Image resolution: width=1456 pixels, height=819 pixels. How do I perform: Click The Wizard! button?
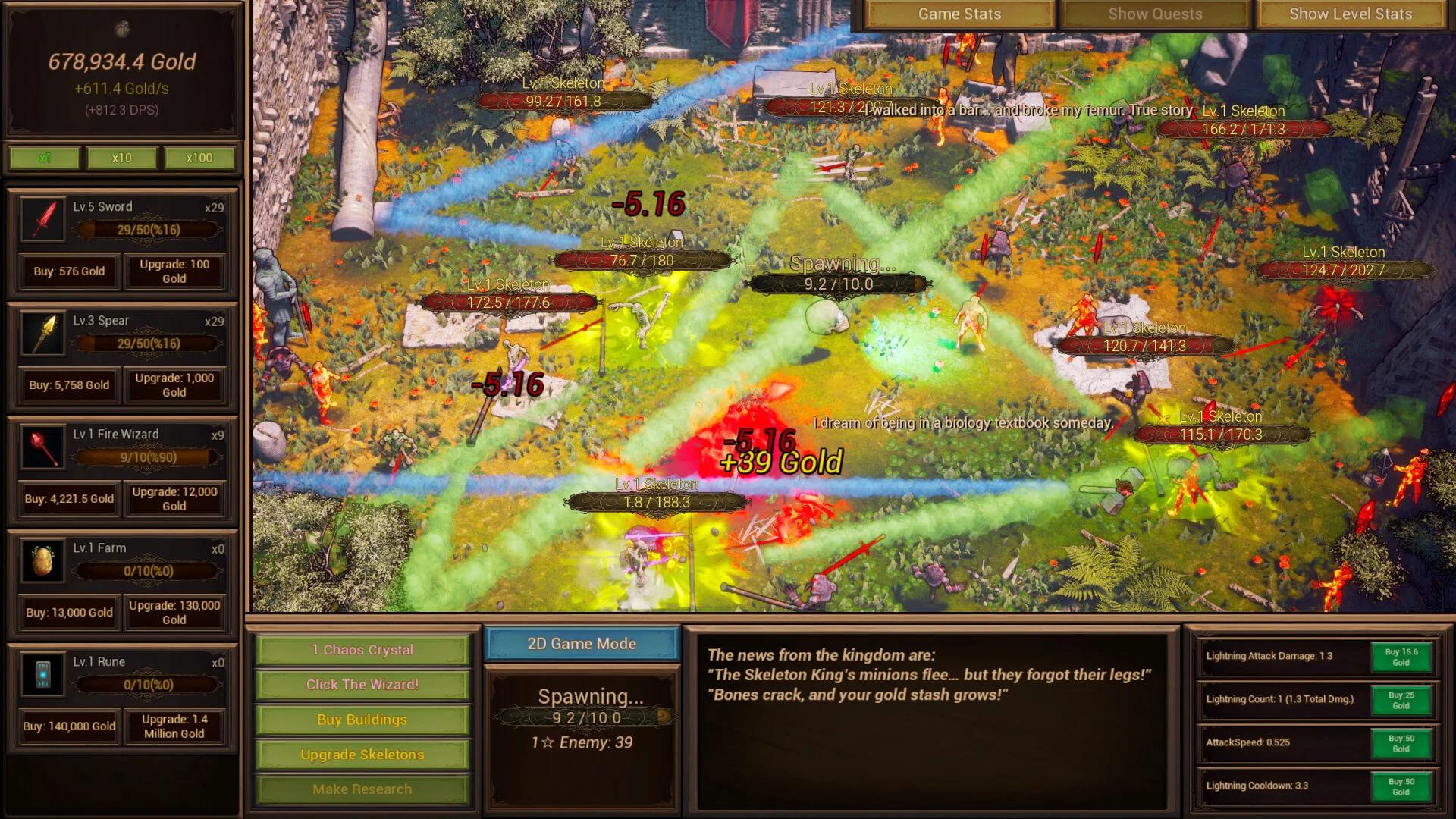click(362, 685)
